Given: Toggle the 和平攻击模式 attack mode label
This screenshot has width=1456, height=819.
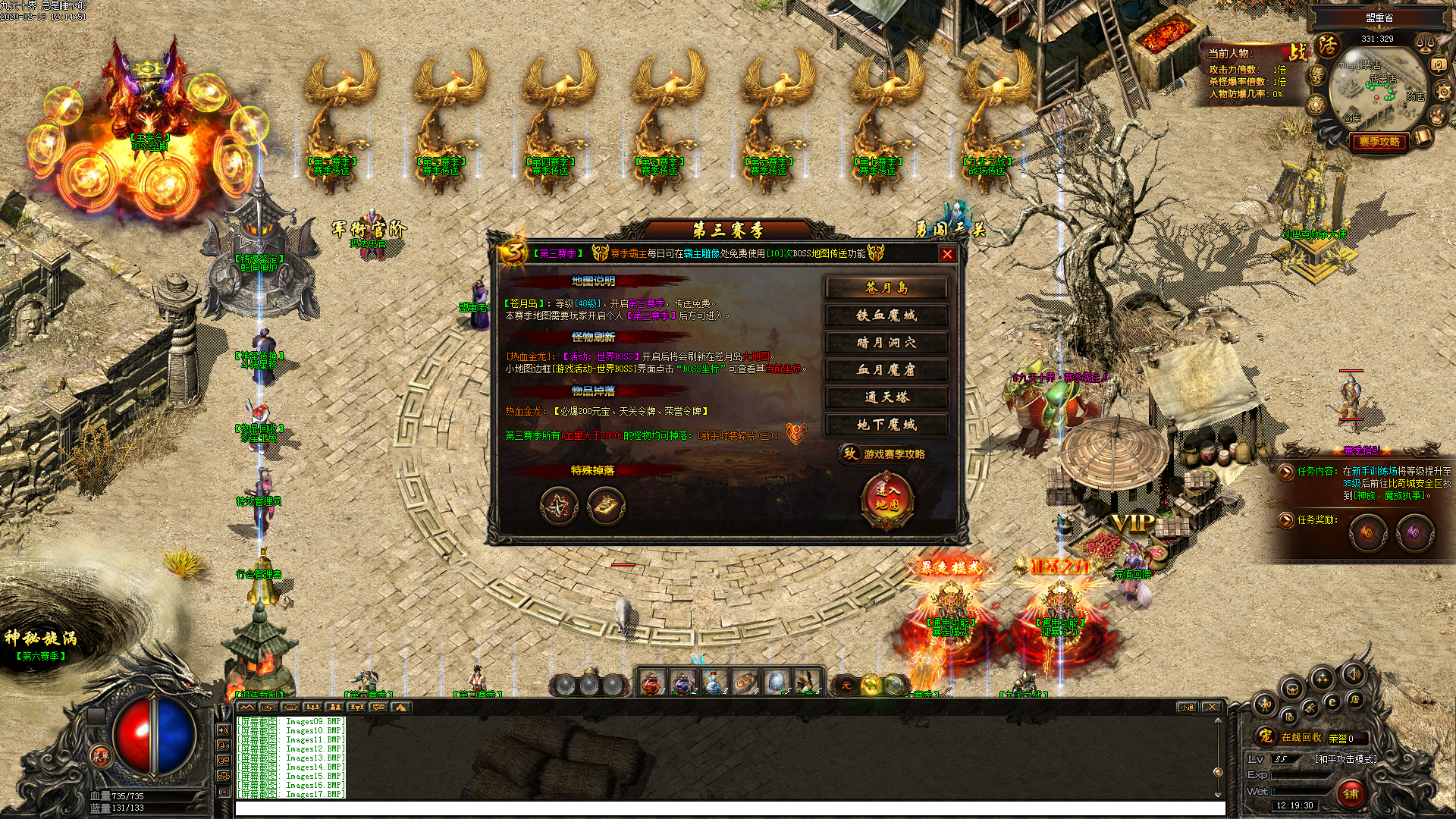Looking at the screenshot, I should click(1345, 759).
